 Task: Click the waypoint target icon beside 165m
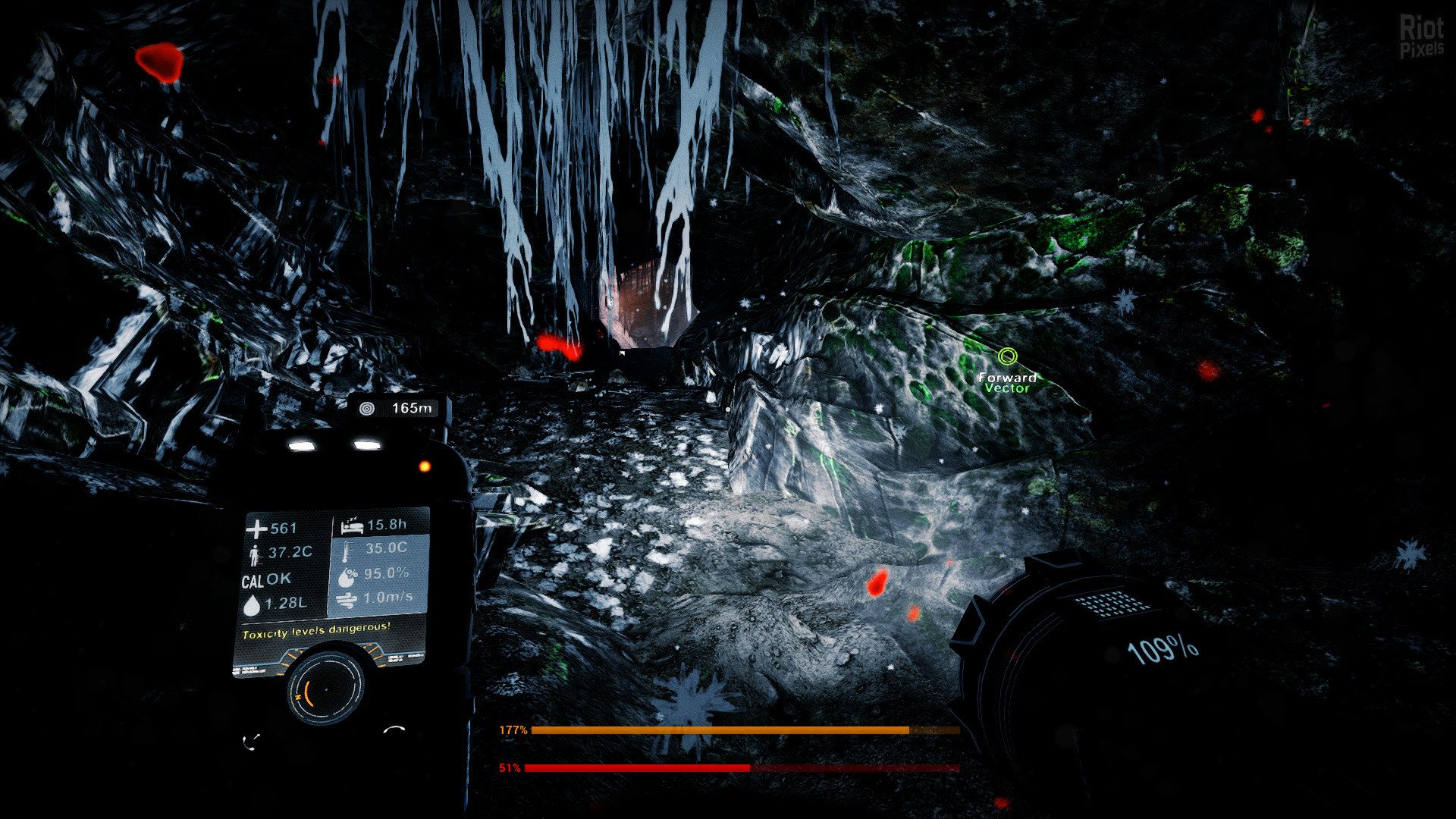pos(367,409)
